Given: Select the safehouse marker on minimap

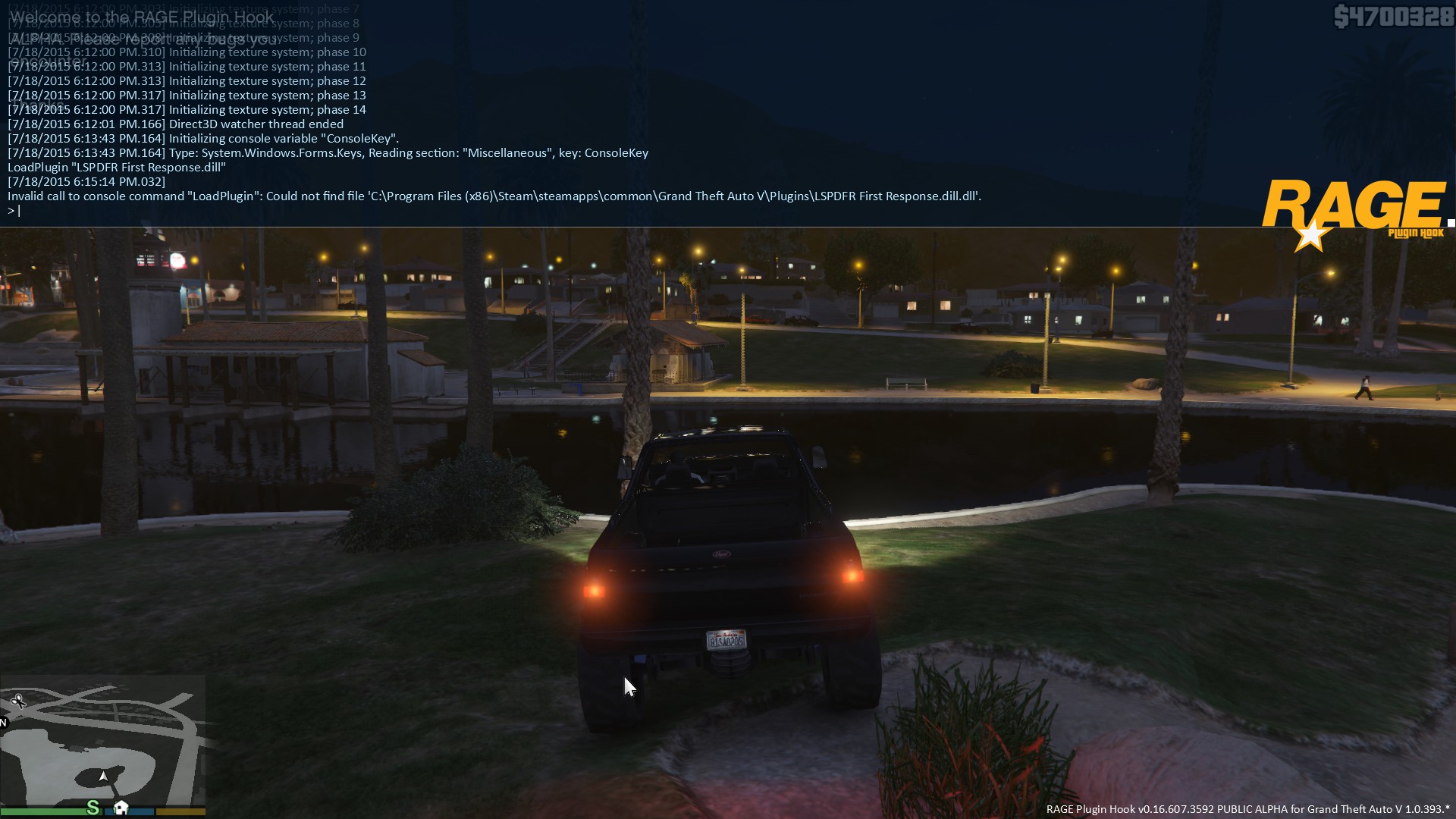Looking at the screenshot, I should (x=121, y=807).
